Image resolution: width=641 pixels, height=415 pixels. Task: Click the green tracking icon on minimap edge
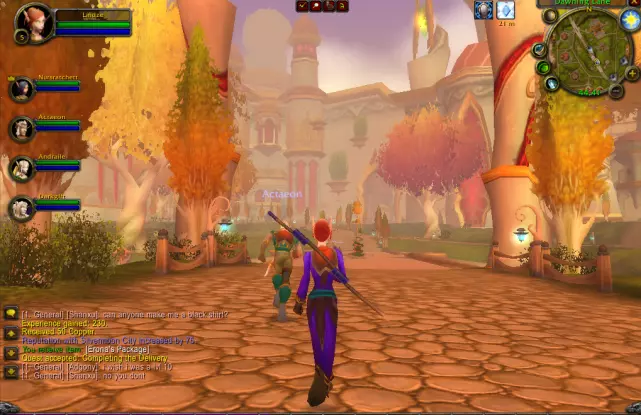click(x=543, y=67)
